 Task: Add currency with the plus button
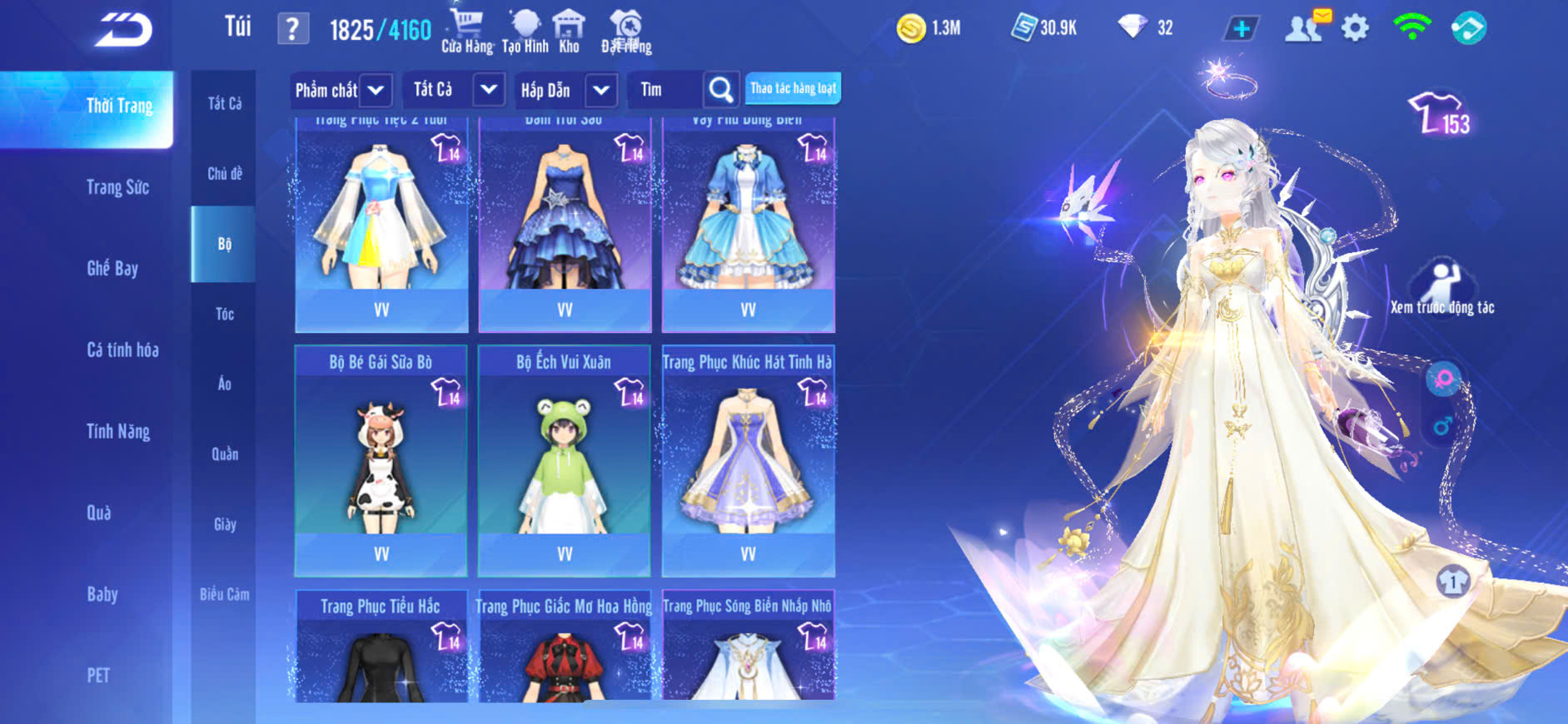[1241, 29]
